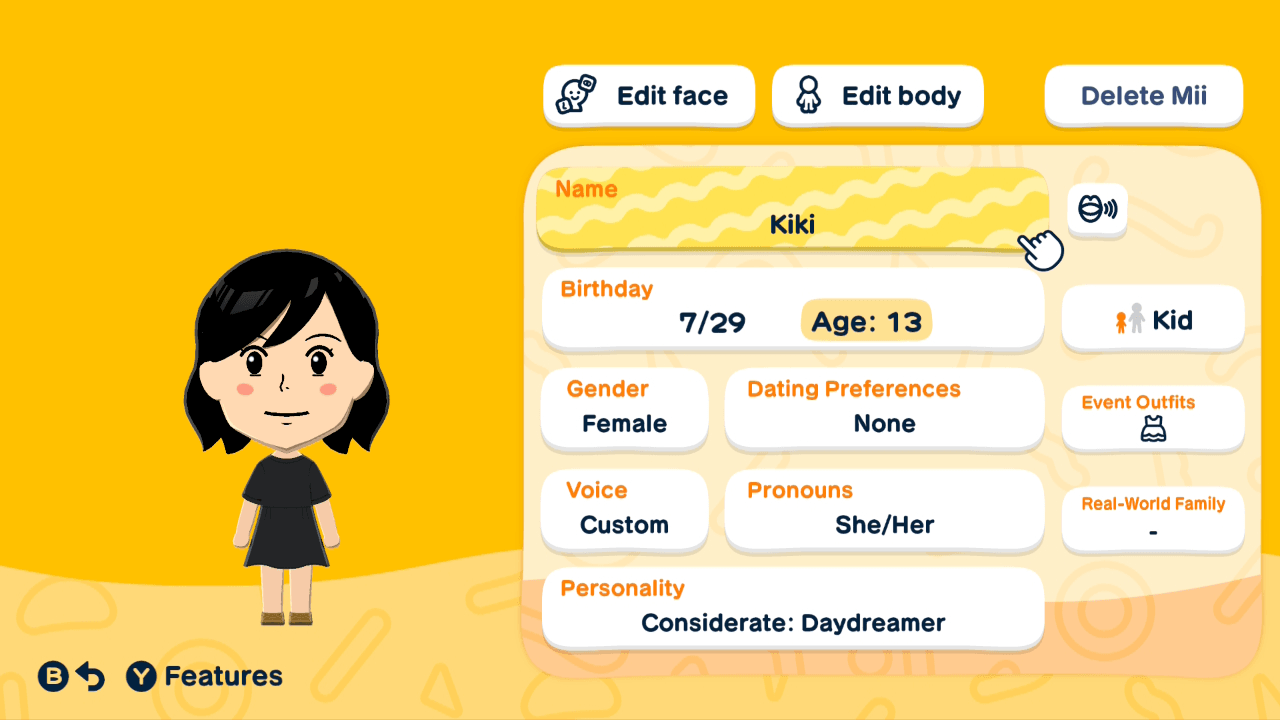Click the Real-World Family field

pos(1152,519)
